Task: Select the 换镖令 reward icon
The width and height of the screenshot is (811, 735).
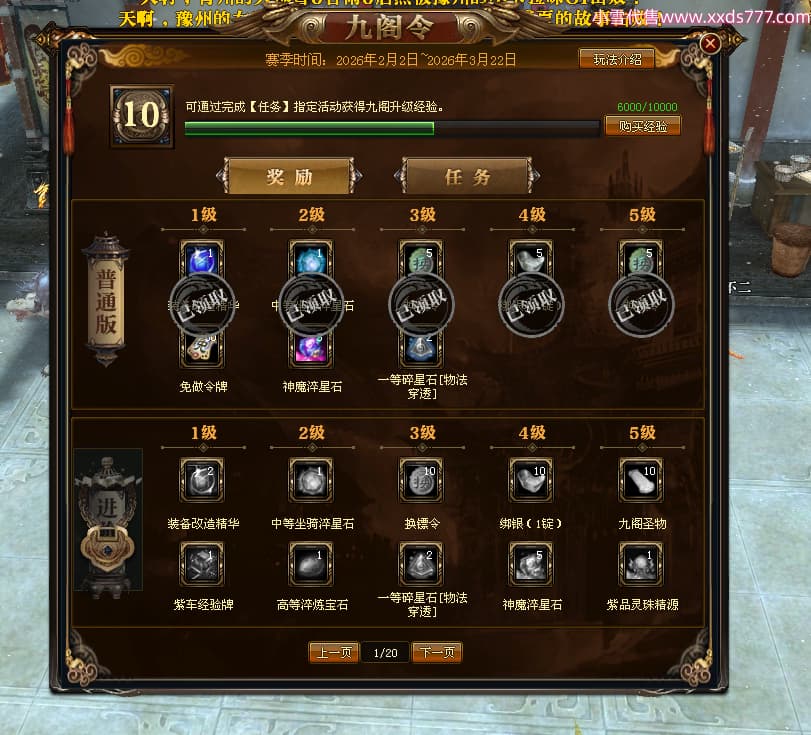Action: pyautogui.click(x=421, y=479)
